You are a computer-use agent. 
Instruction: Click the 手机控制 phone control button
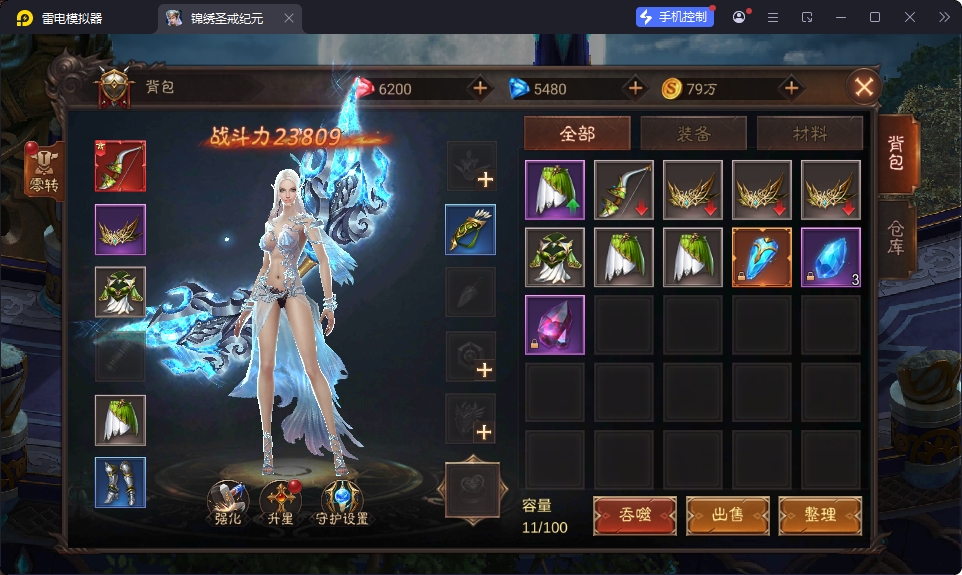click(x=675, y=17)
